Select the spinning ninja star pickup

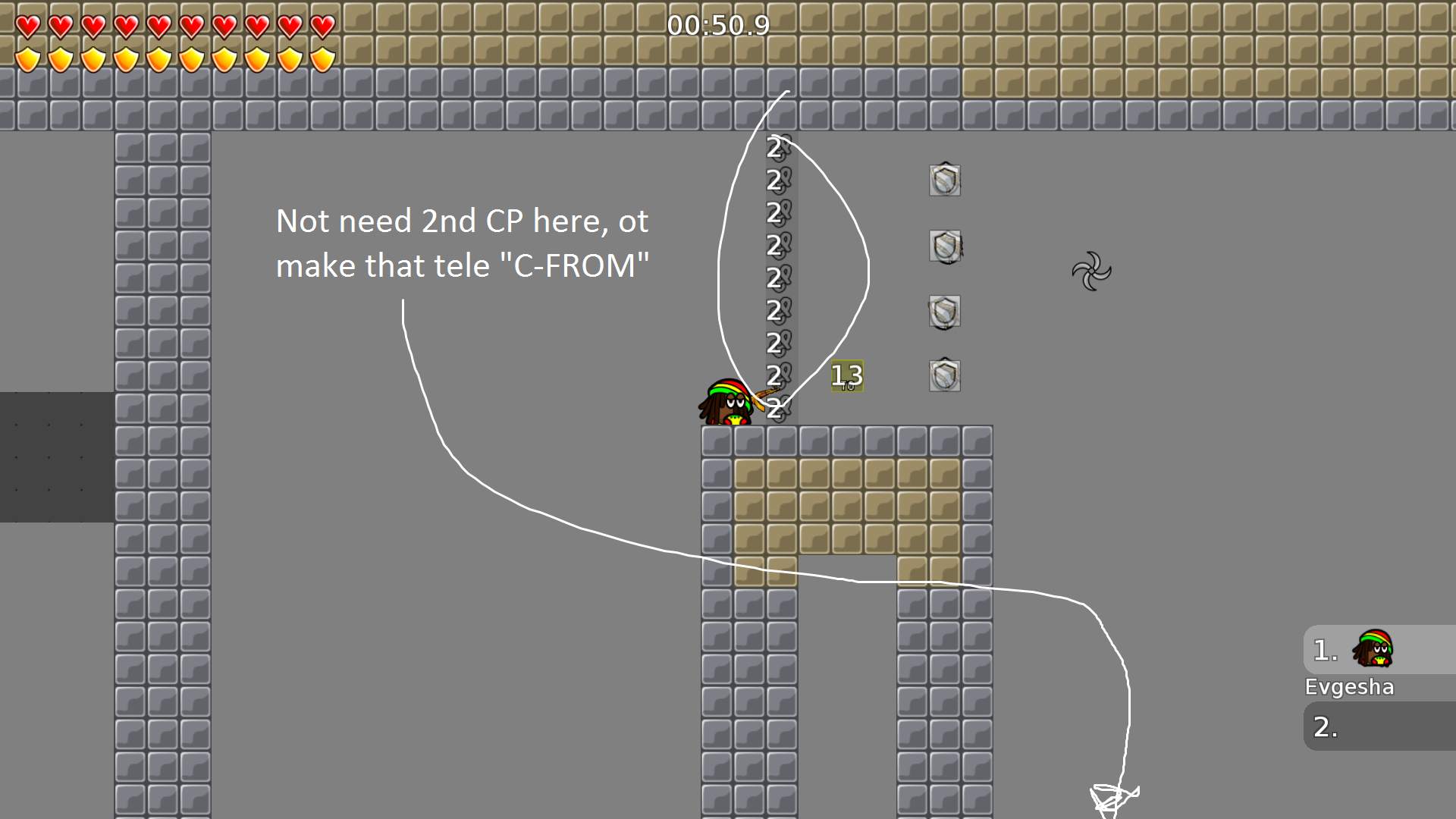(1090, 271)
